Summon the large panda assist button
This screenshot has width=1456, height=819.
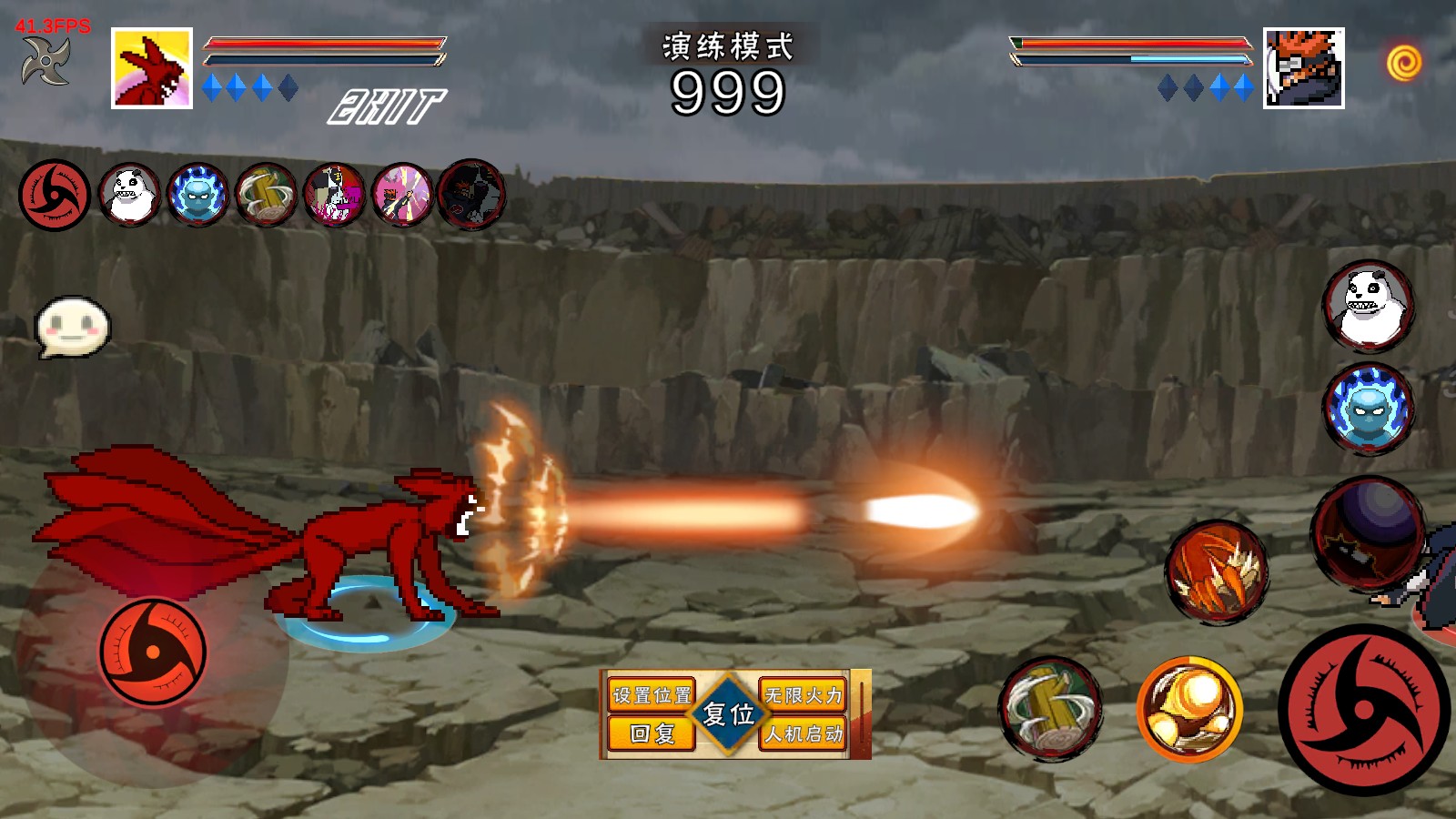(x=1368, y=307)
